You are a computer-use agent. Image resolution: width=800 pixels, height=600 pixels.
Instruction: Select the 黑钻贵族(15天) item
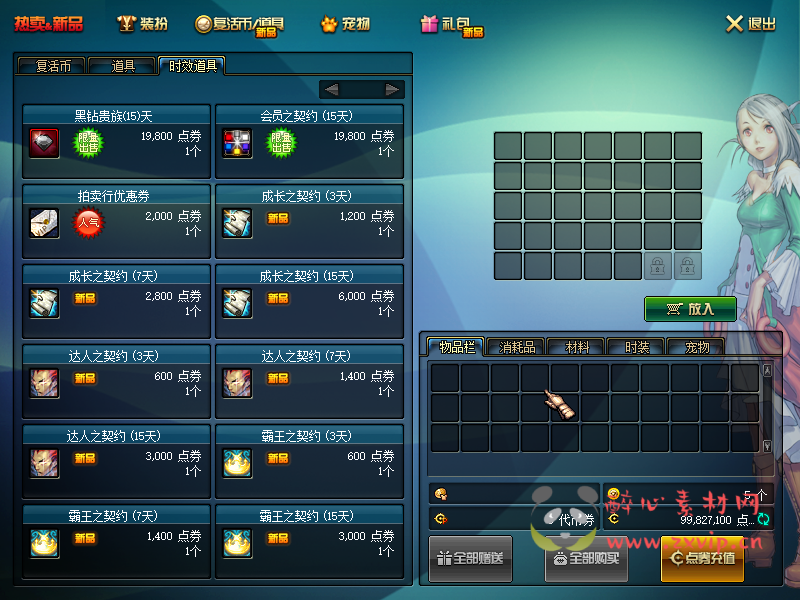coord(116,141)
